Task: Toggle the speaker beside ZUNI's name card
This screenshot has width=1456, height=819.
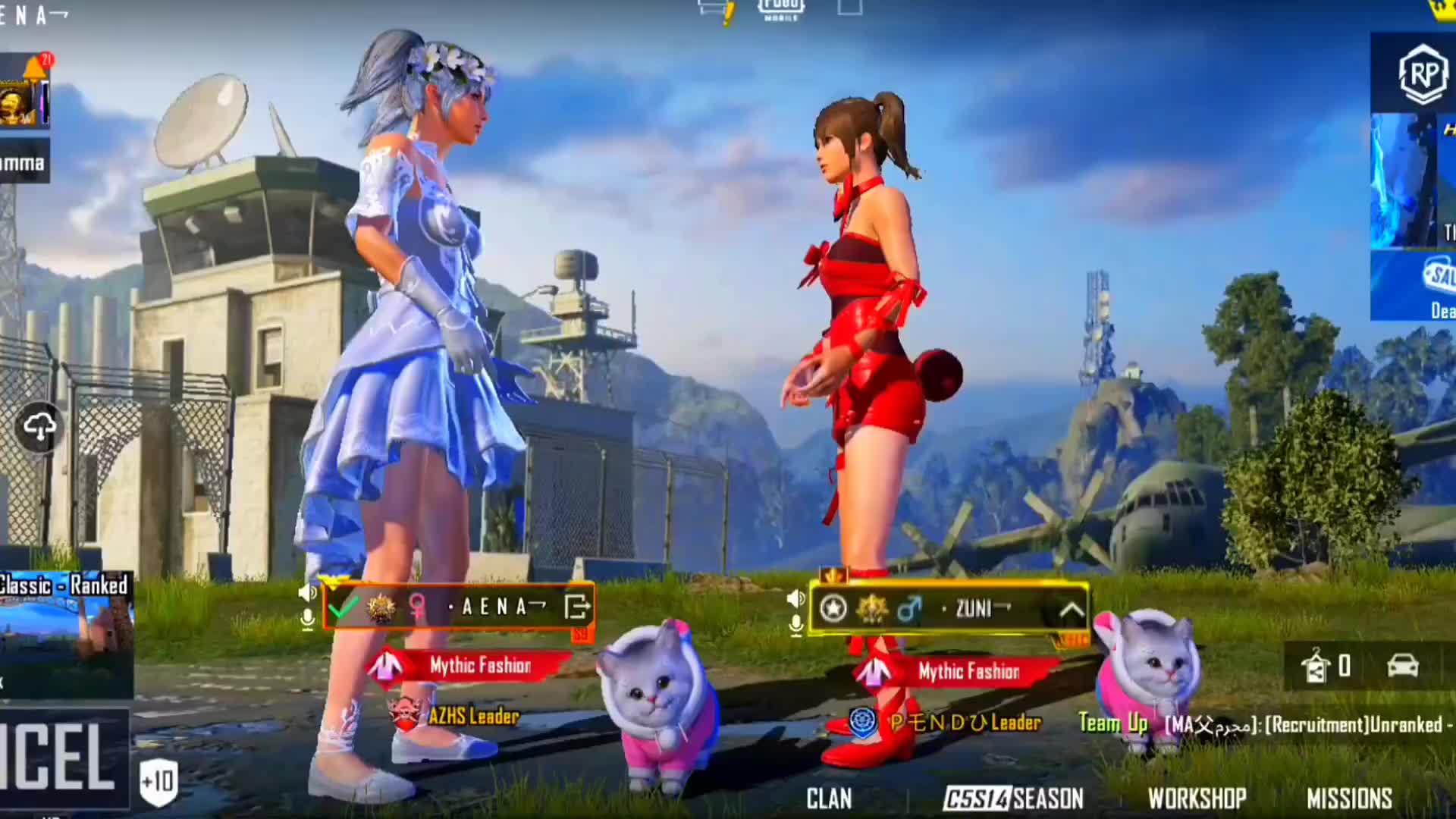Action: point(795,599)
